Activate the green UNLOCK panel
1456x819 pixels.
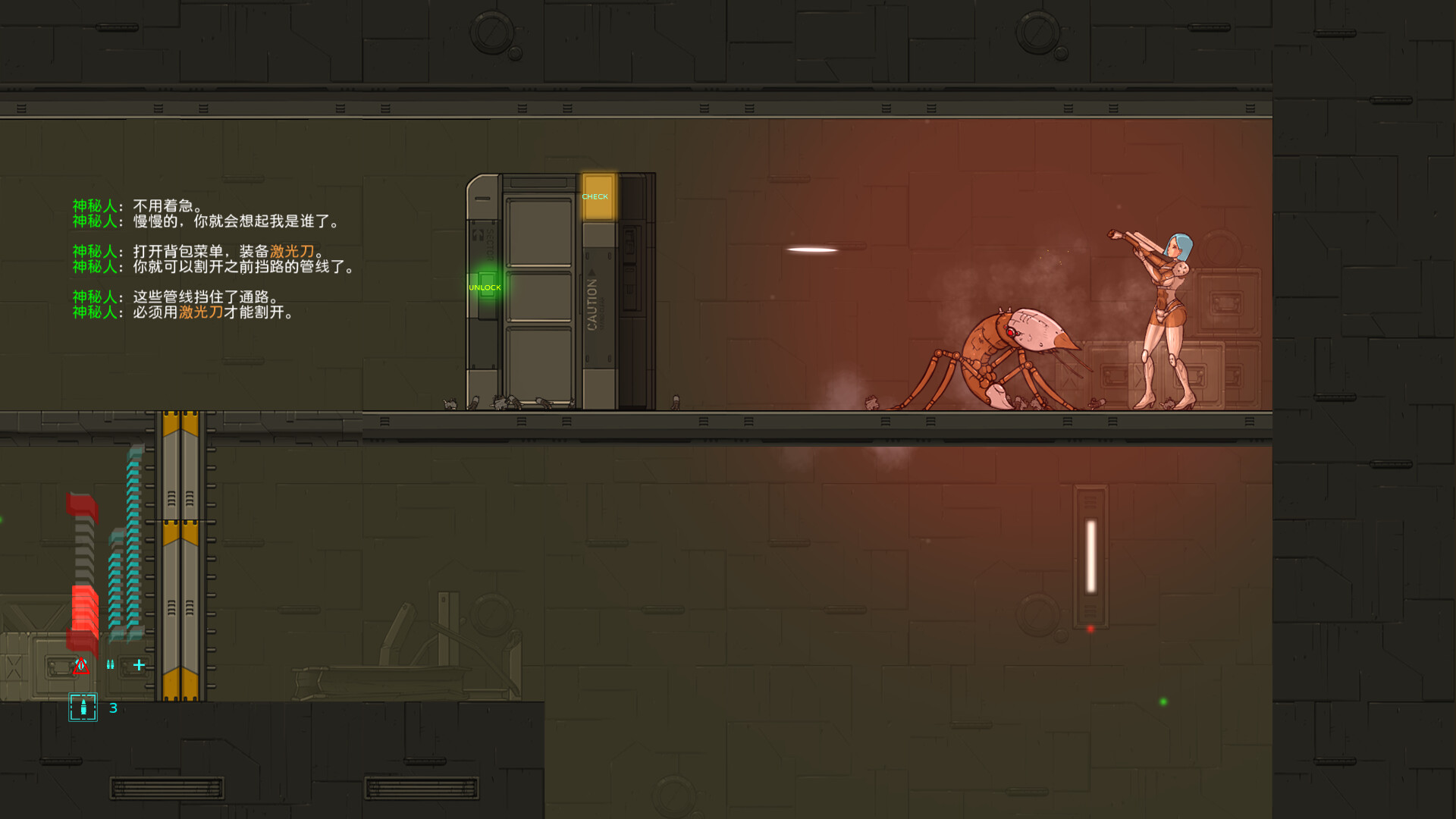click(x=487, y=286)
